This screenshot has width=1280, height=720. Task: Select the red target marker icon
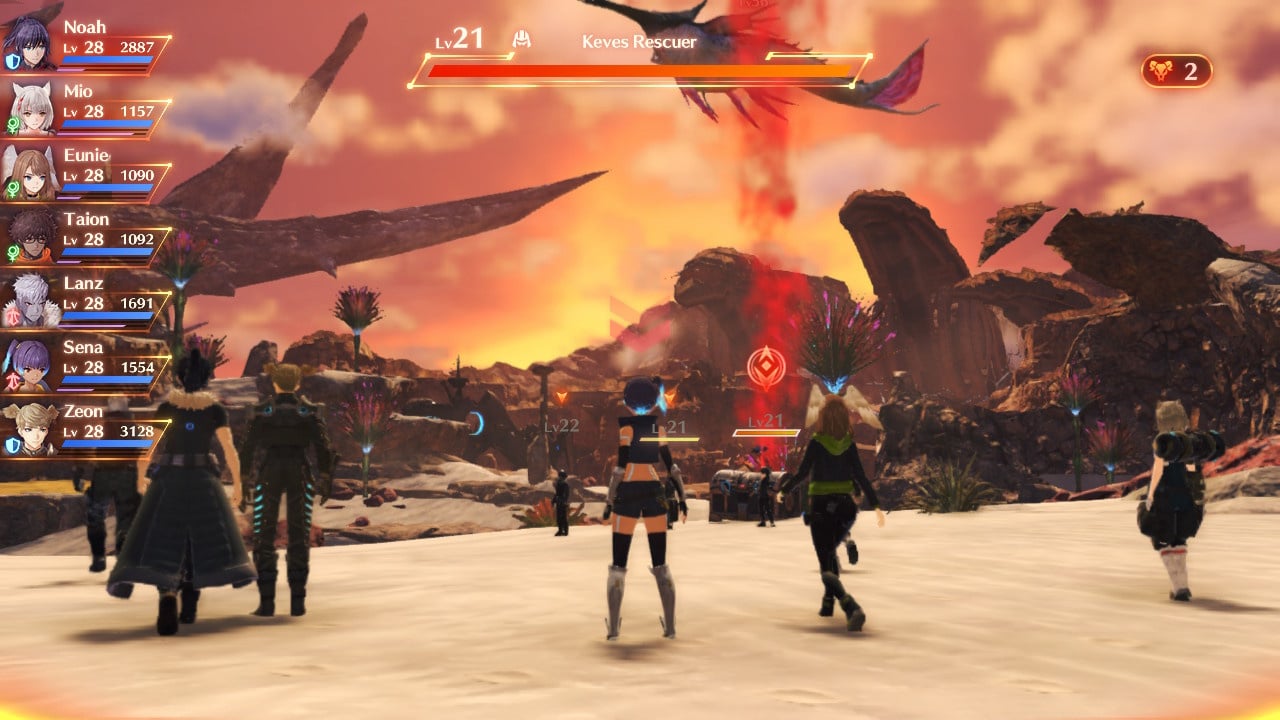tap(765, 366)
